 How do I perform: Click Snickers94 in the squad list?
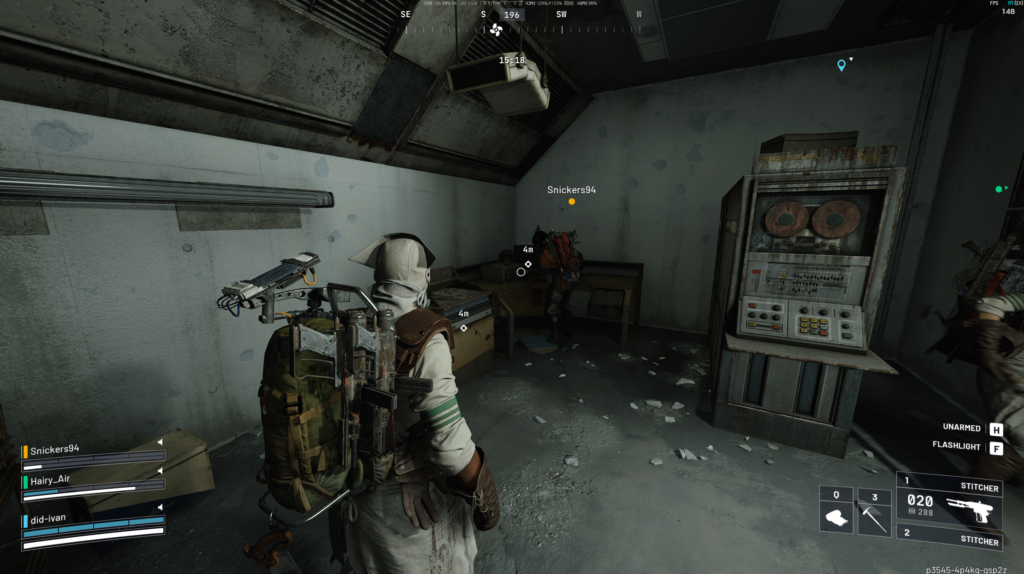(x=58, y=451)
